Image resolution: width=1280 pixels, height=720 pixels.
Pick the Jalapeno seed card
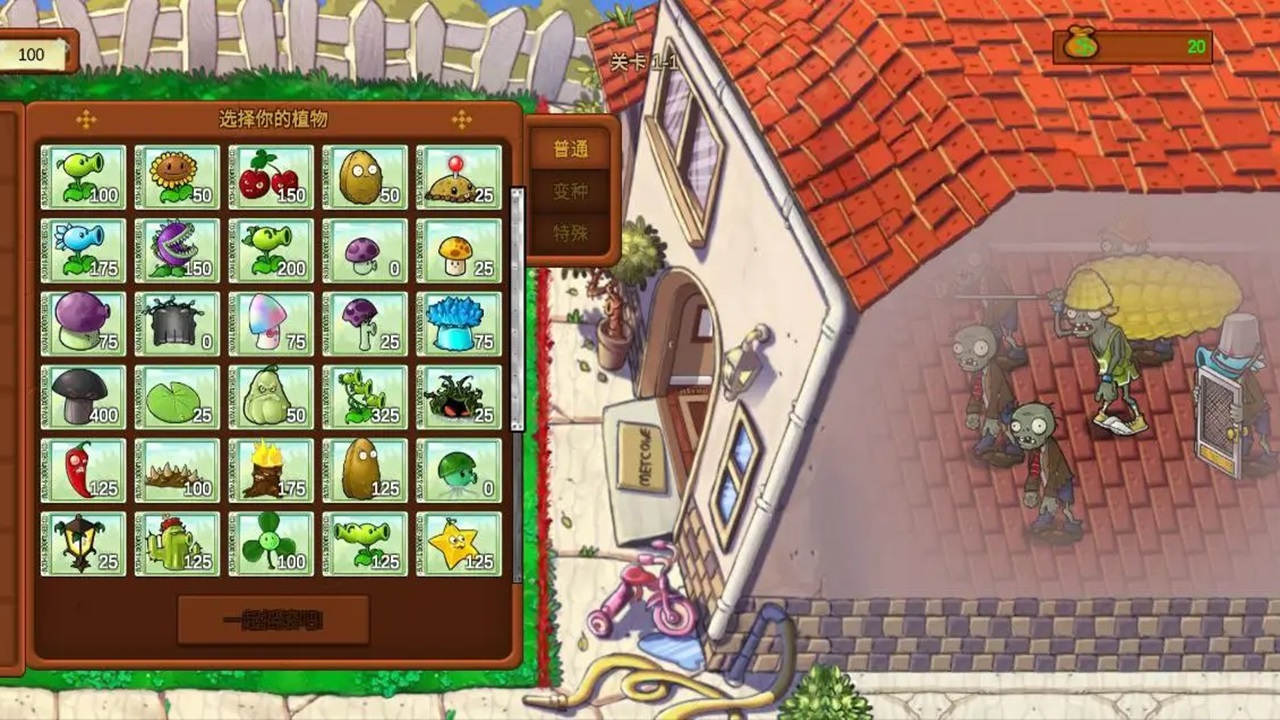pyautogui.click(x=83, y=470)
